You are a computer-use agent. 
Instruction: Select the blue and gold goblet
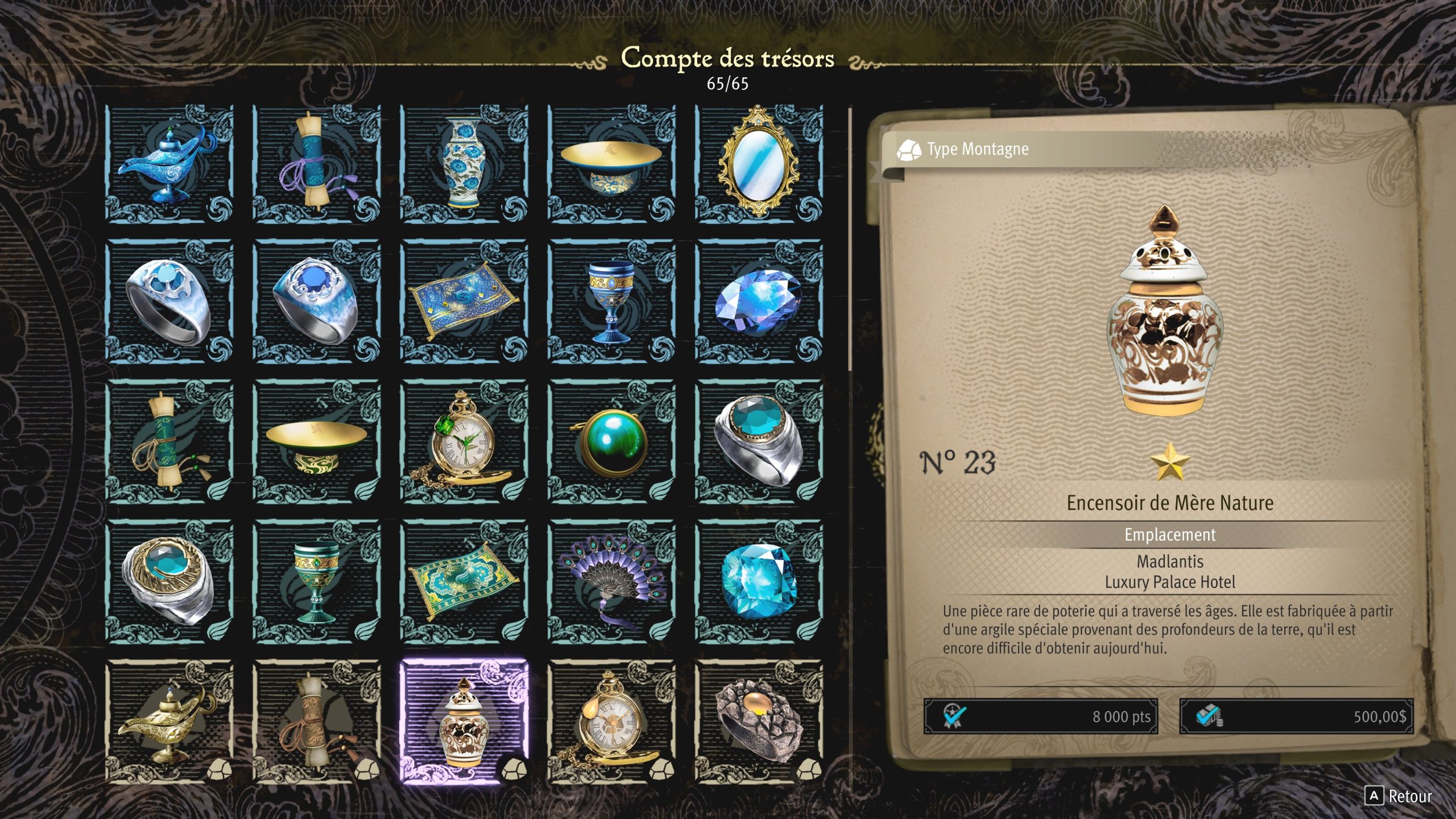(611, 301)
